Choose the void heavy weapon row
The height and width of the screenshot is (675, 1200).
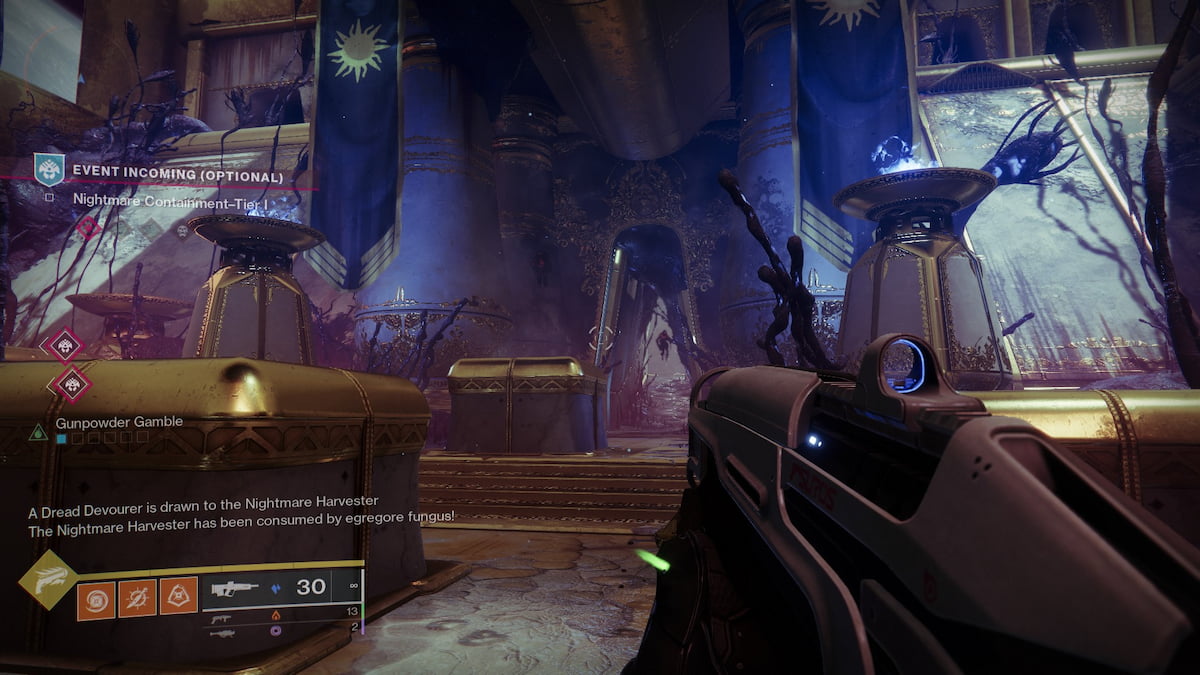tap(280, 632)
